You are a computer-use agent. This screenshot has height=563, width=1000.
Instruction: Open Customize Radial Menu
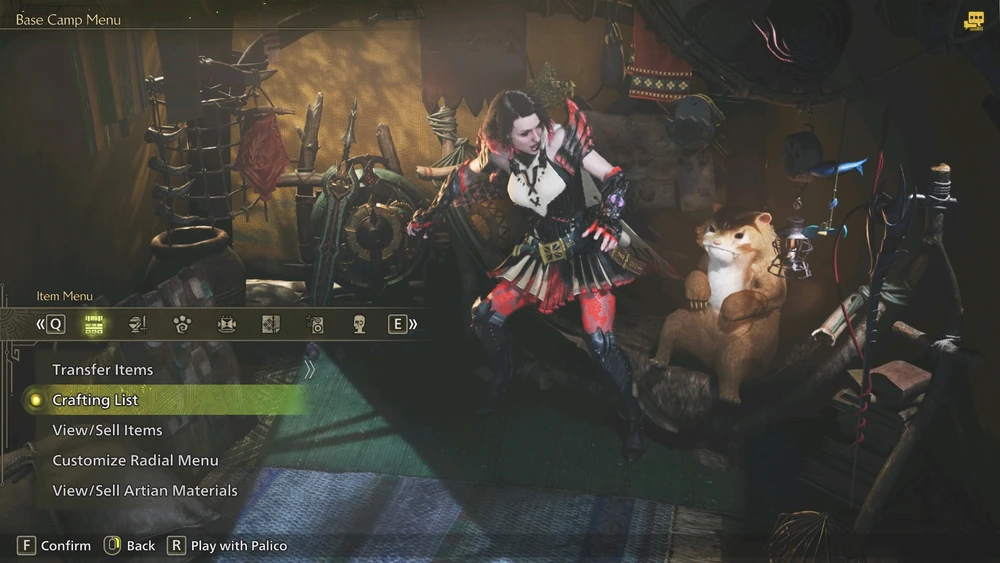click(x=135, y=461)
